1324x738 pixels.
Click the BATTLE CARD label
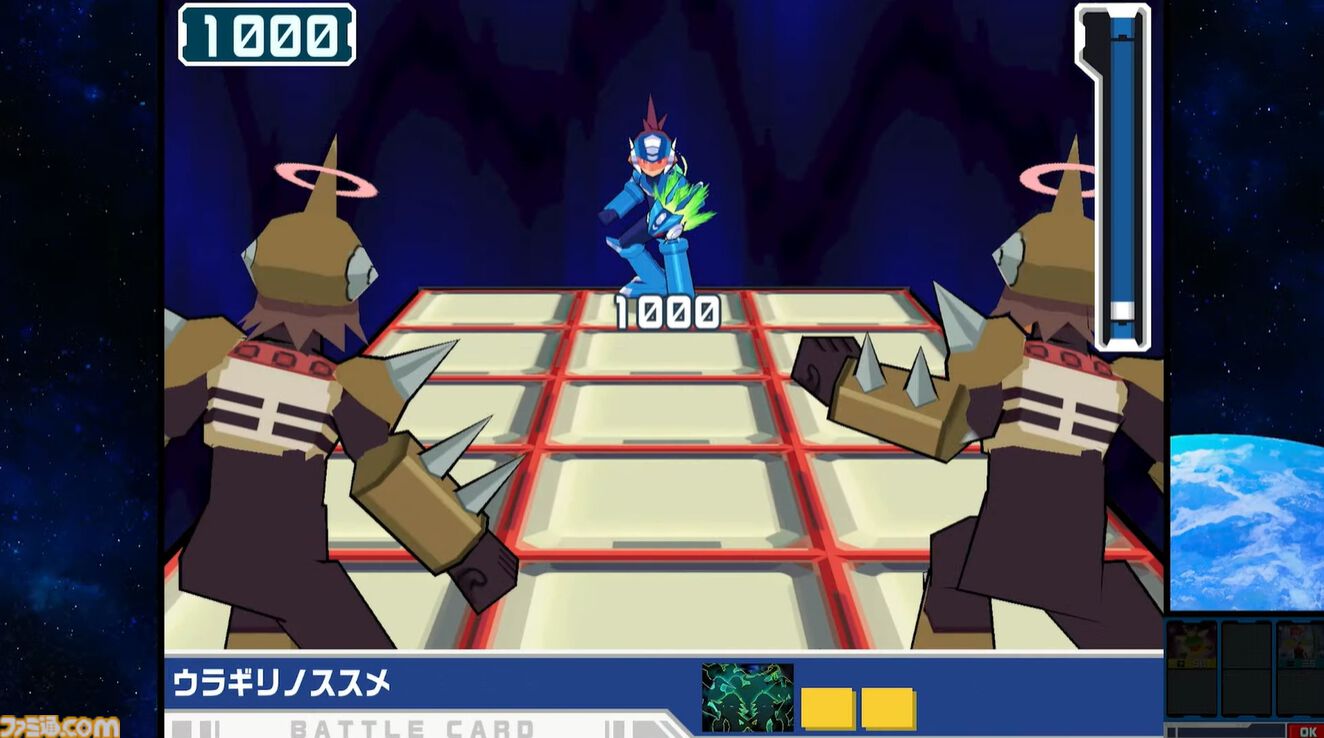[x=411, y=727]
